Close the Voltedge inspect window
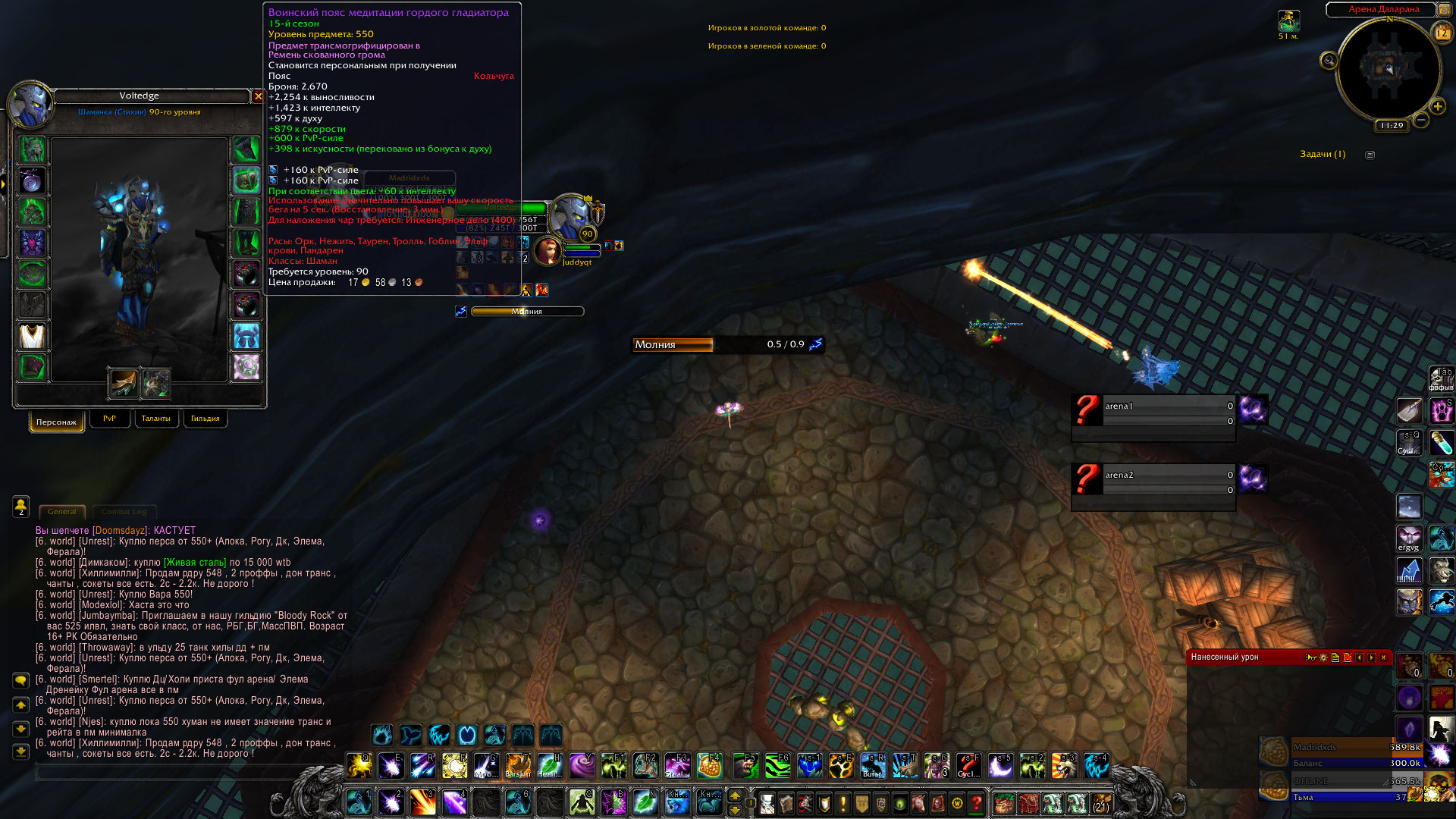 click(x=258, y=96)
